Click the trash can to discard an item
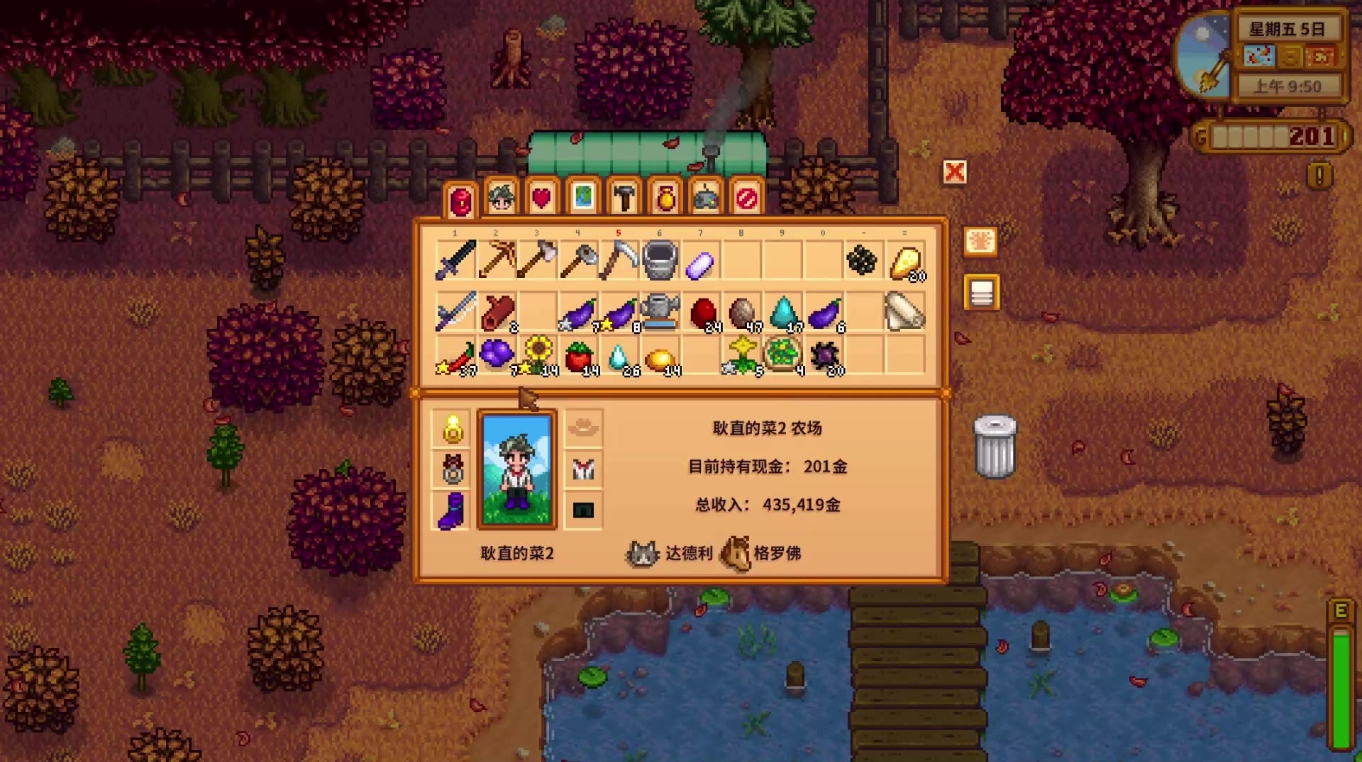1362x762 pixels. coord(994,446)
